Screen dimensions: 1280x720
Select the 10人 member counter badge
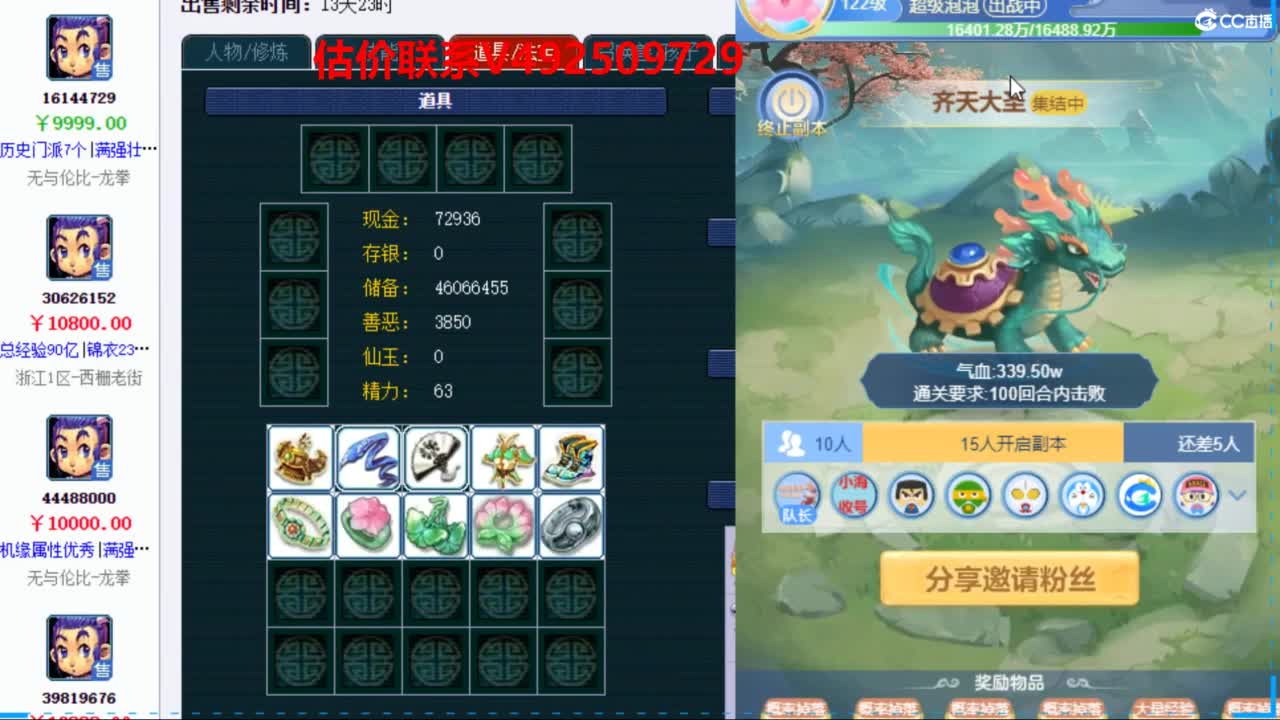(x=815, y=444)
